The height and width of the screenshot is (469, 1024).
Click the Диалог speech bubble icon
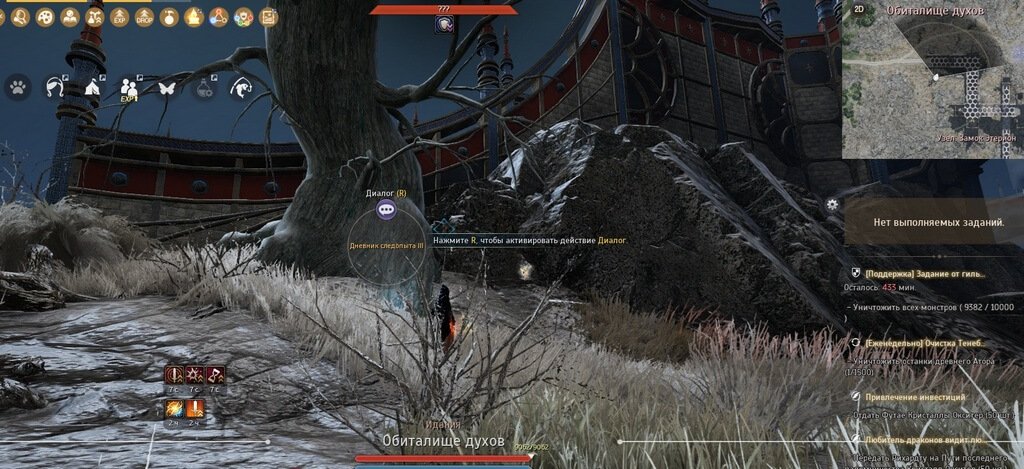pos(387,209)
